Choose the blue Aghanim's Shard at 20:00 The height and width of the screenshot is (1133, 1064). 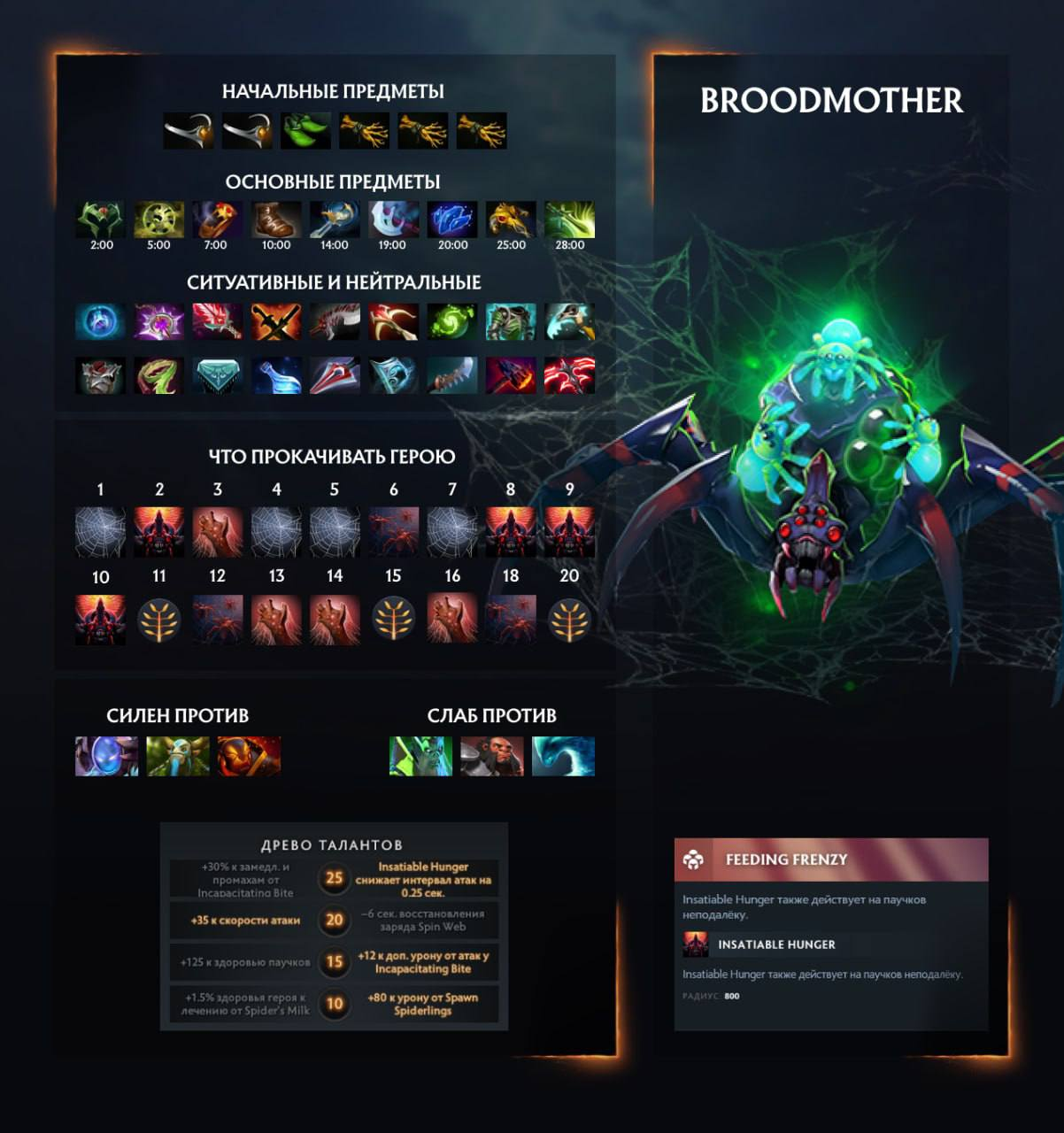[x=452, y=220]
